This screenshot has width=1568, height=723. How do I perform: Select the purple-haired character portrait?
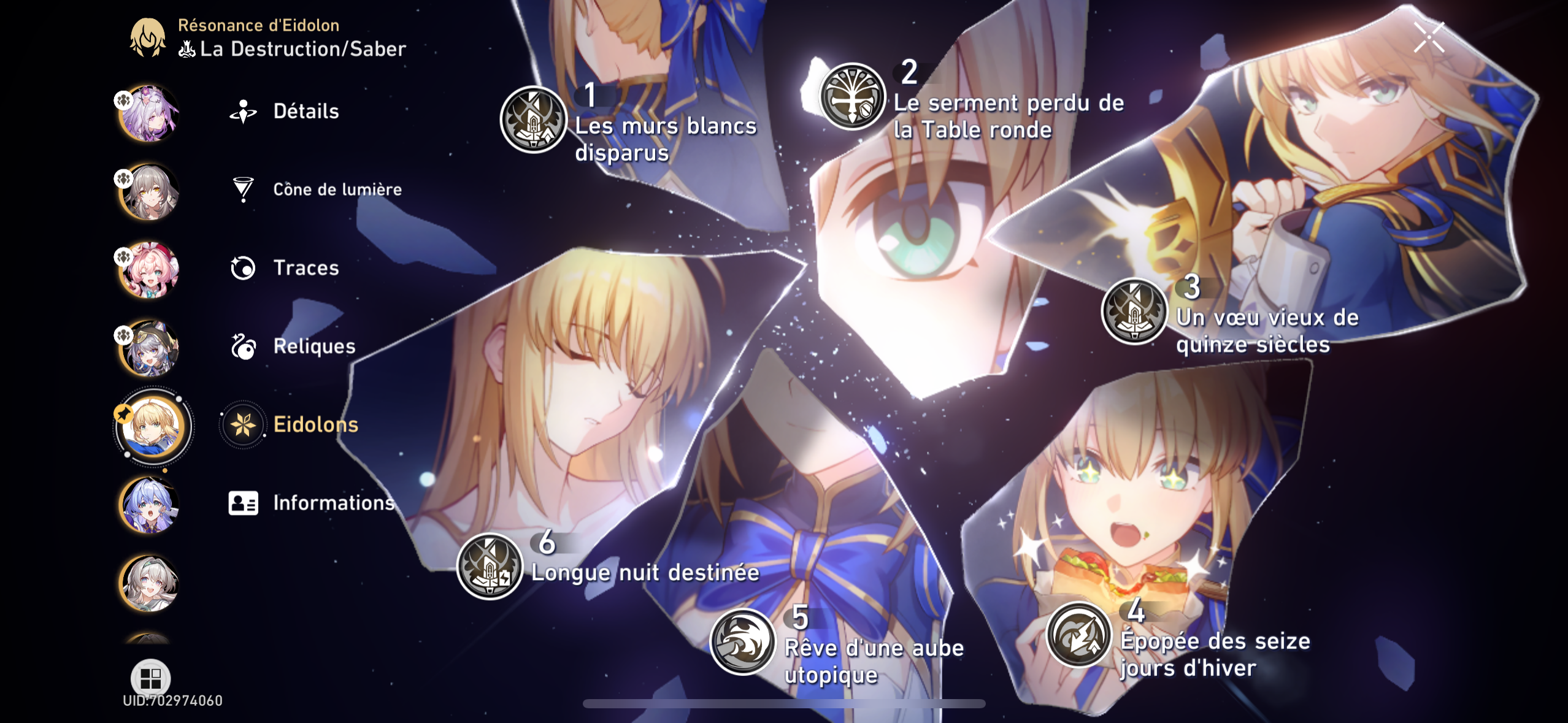[149, 113]
